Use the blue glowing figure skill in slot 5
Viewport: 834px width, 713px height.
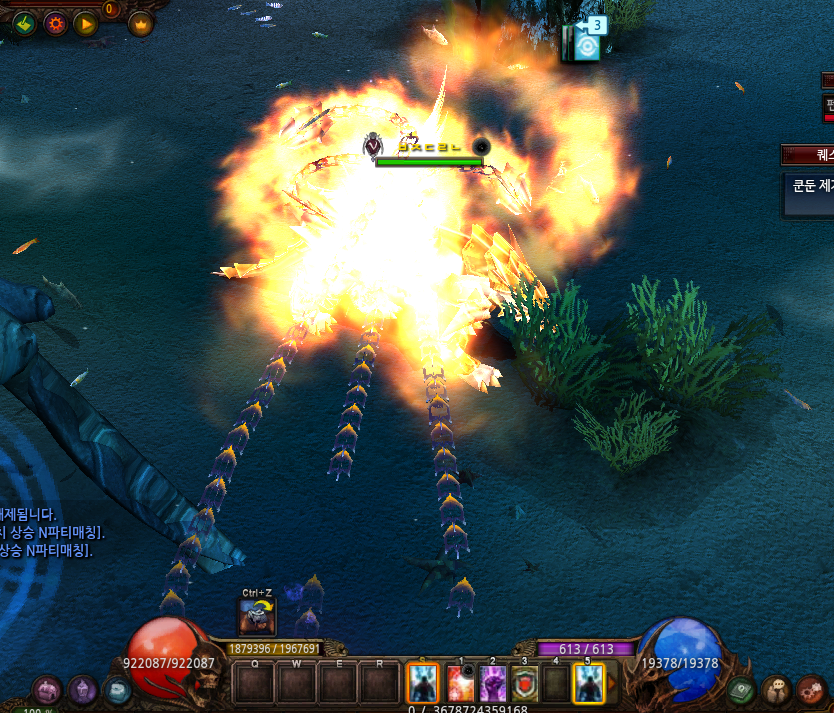tap(588, 684)
